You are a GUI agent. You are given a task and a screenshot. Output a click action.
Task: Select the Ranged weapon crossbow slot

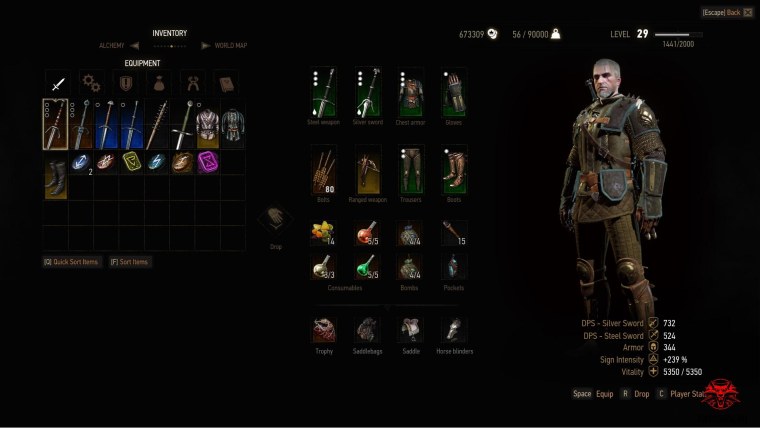367,169
